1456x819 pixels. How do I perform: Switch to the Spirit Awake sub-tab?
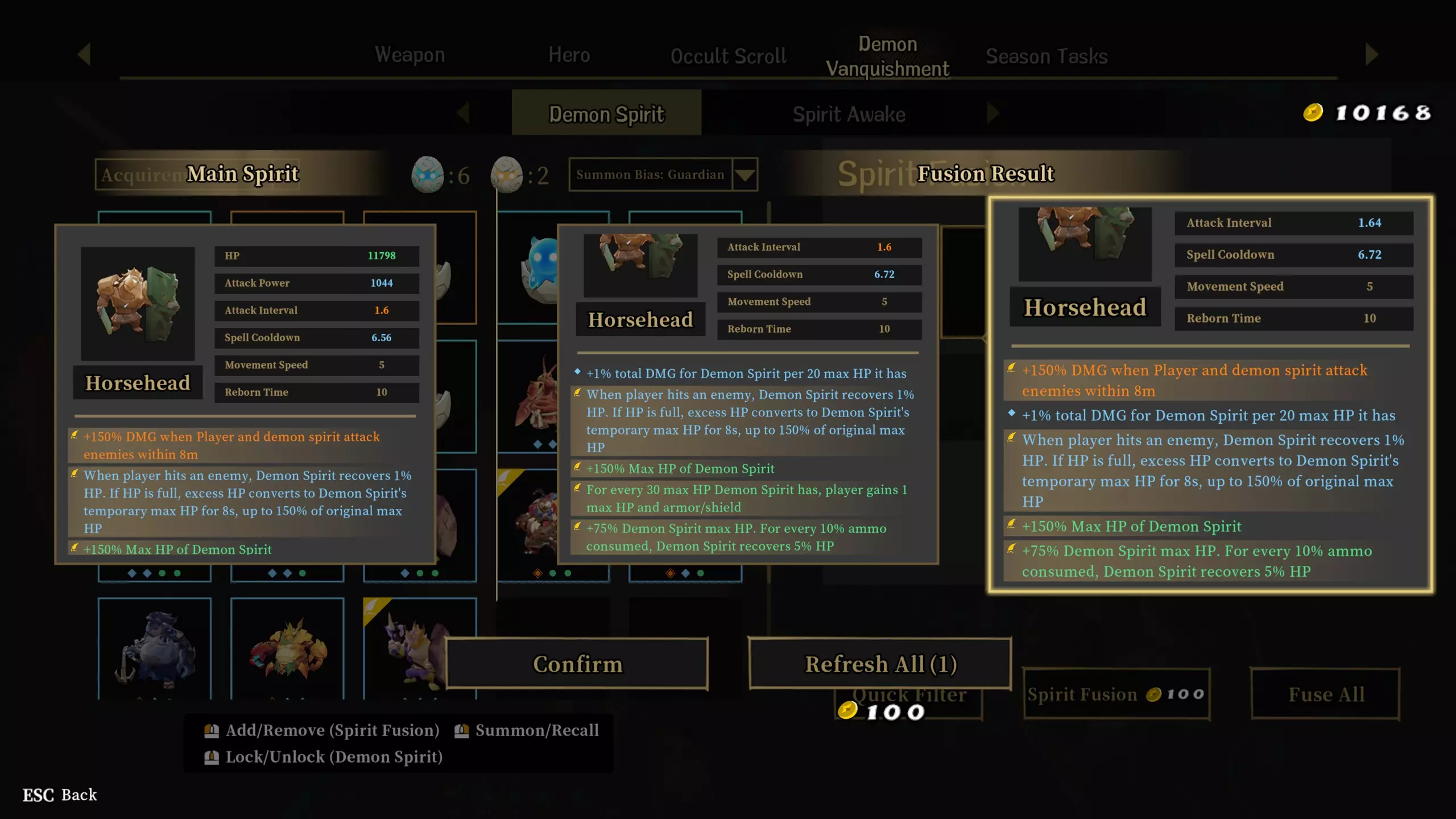click(849, 114)
